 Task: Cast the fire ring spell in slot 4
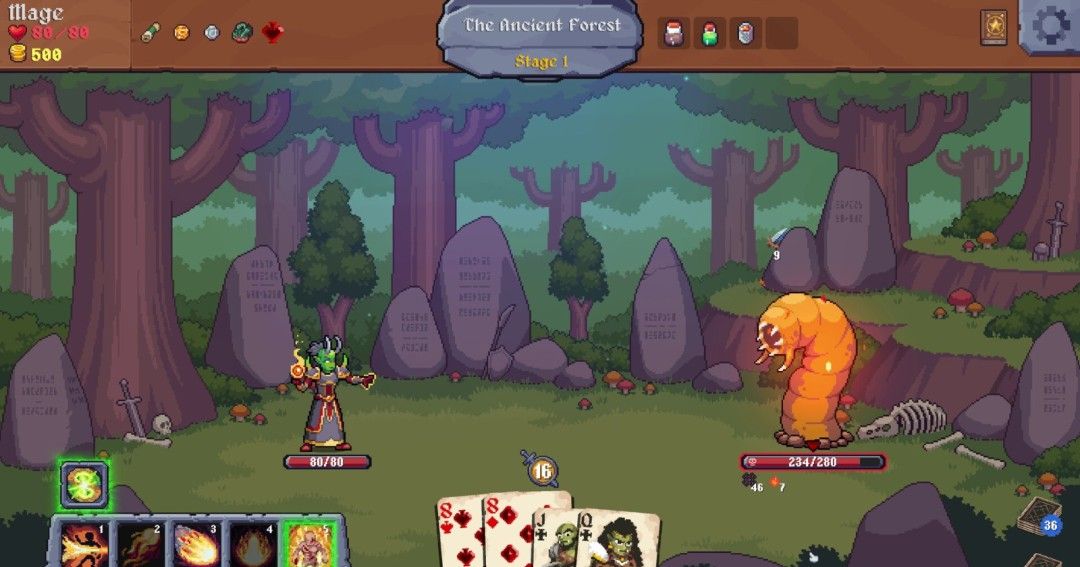253,544
